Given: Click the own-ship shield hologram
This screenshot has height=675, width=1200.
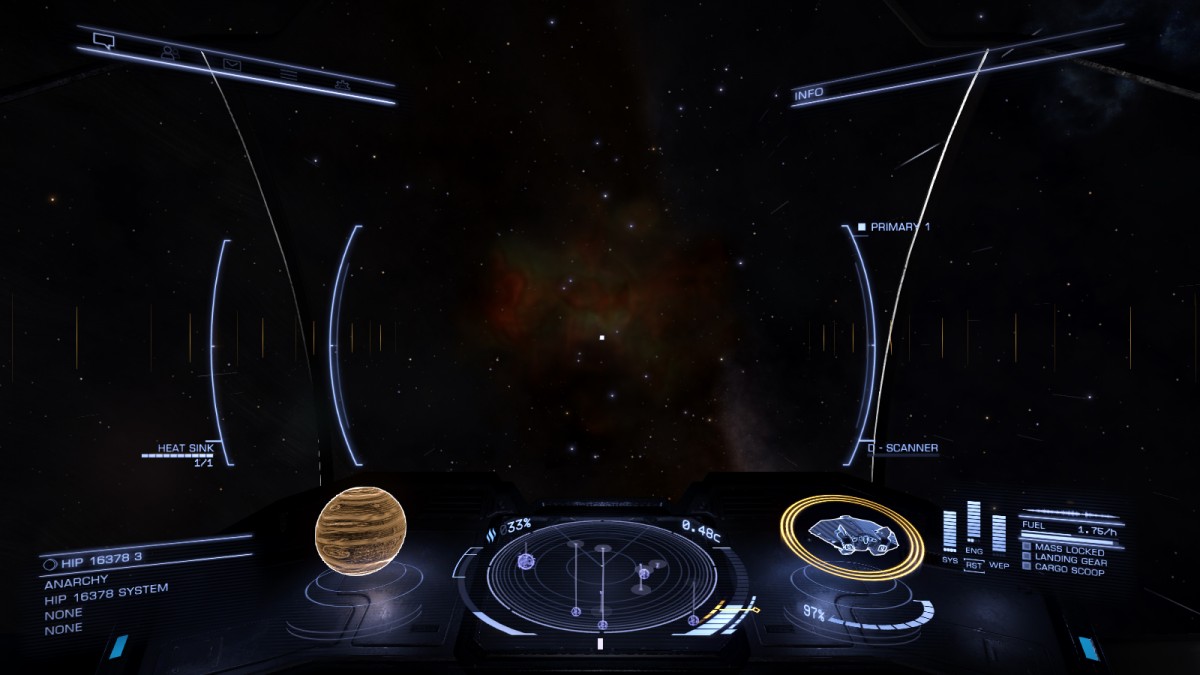Looking at the screenshot, I should 850,537.
